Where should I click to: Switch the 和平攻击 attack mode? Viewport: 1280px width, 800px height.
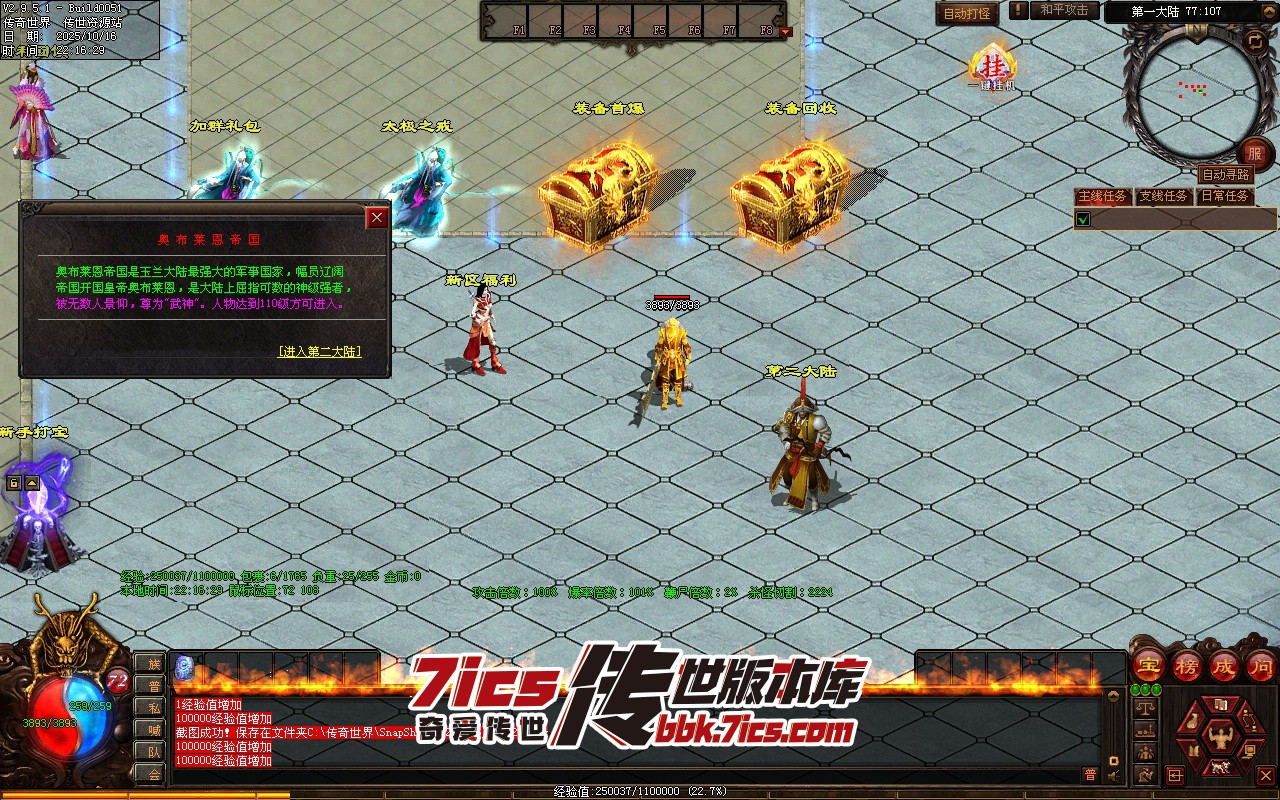point(1064,10)
